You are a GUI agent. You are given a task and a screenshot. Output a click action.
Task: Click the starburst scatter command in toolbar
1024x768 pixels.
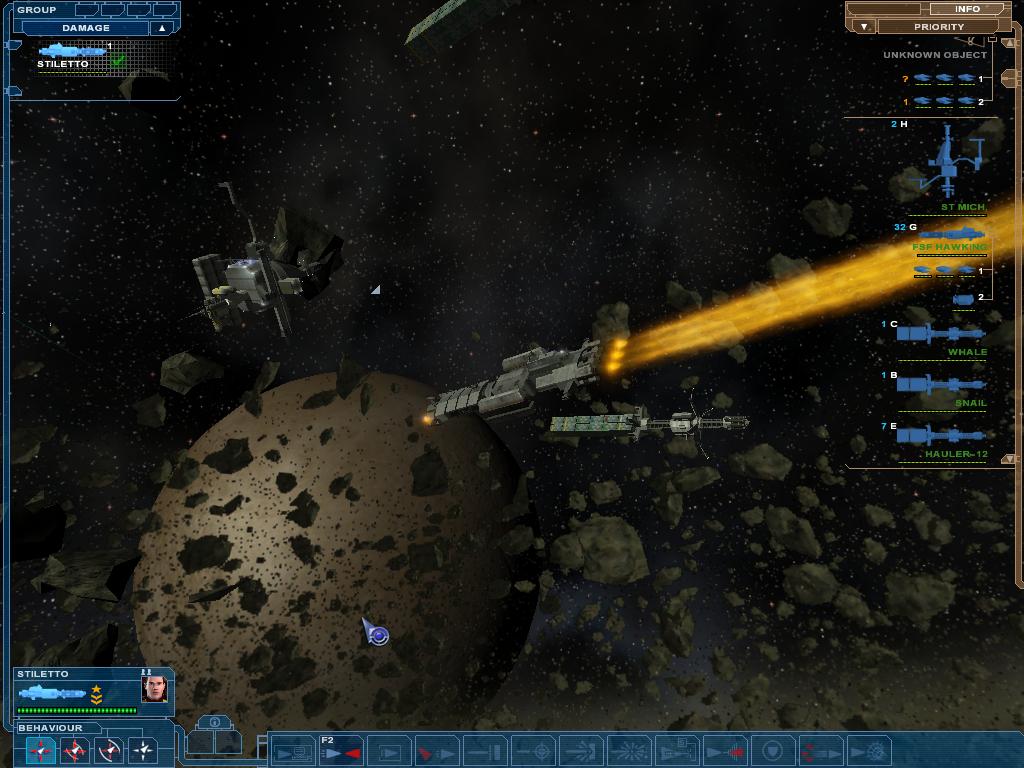(x=629, y=751)
